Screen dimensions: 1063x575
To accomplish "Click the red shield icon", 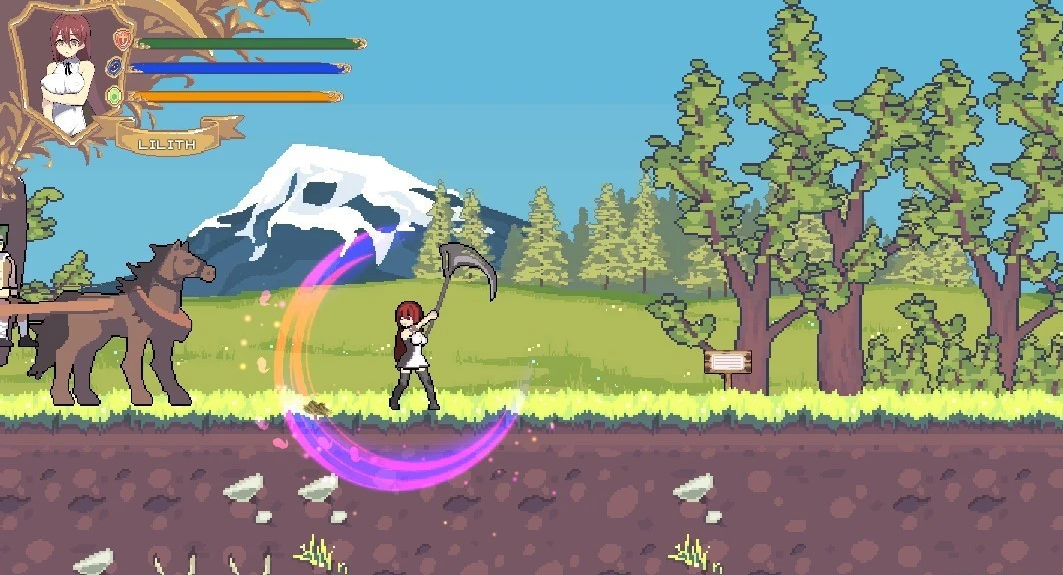I will coord(122,41).
